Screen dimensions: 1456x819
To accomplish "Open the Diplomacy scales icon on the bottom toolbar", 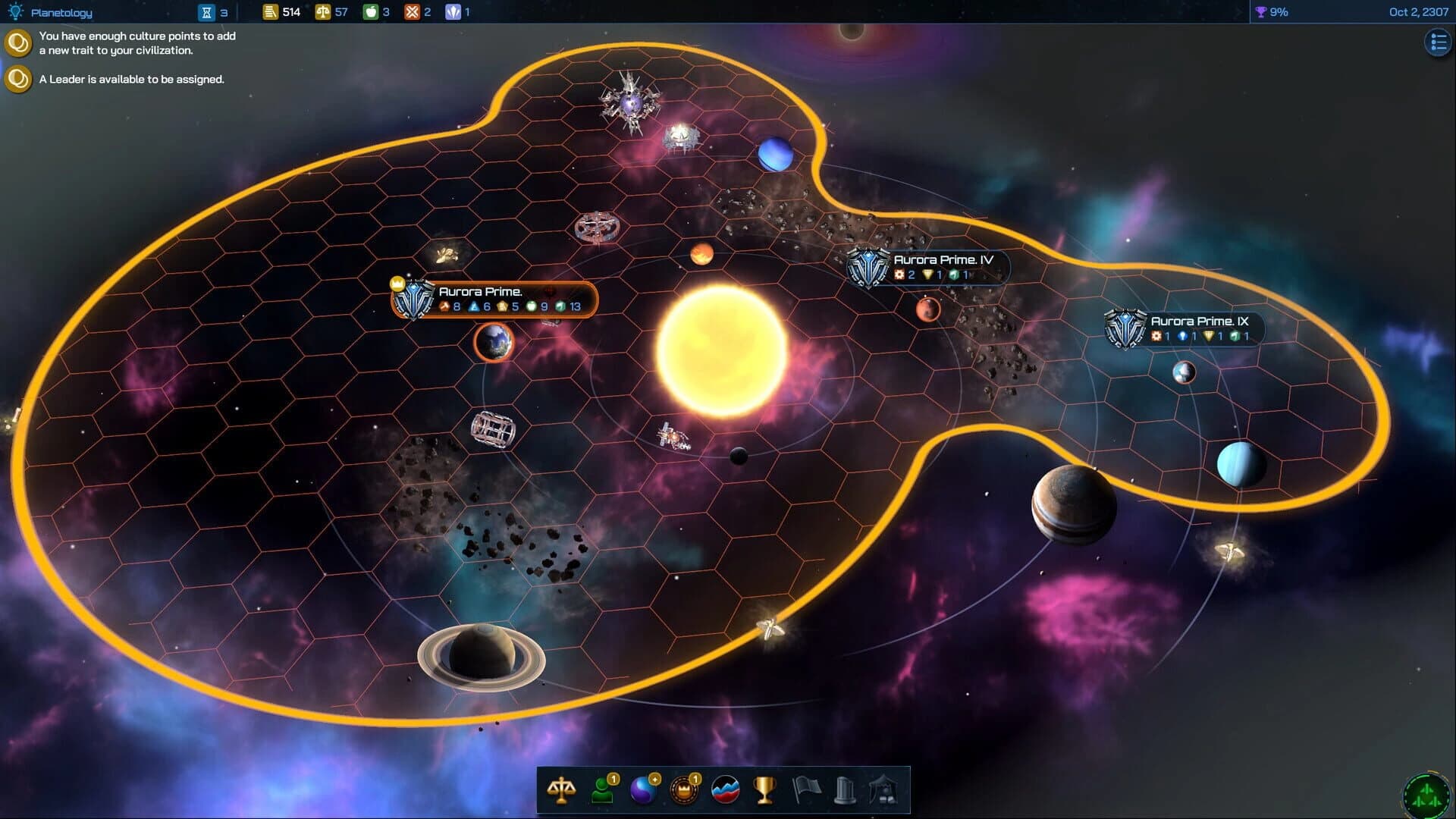I will (561, 789).
